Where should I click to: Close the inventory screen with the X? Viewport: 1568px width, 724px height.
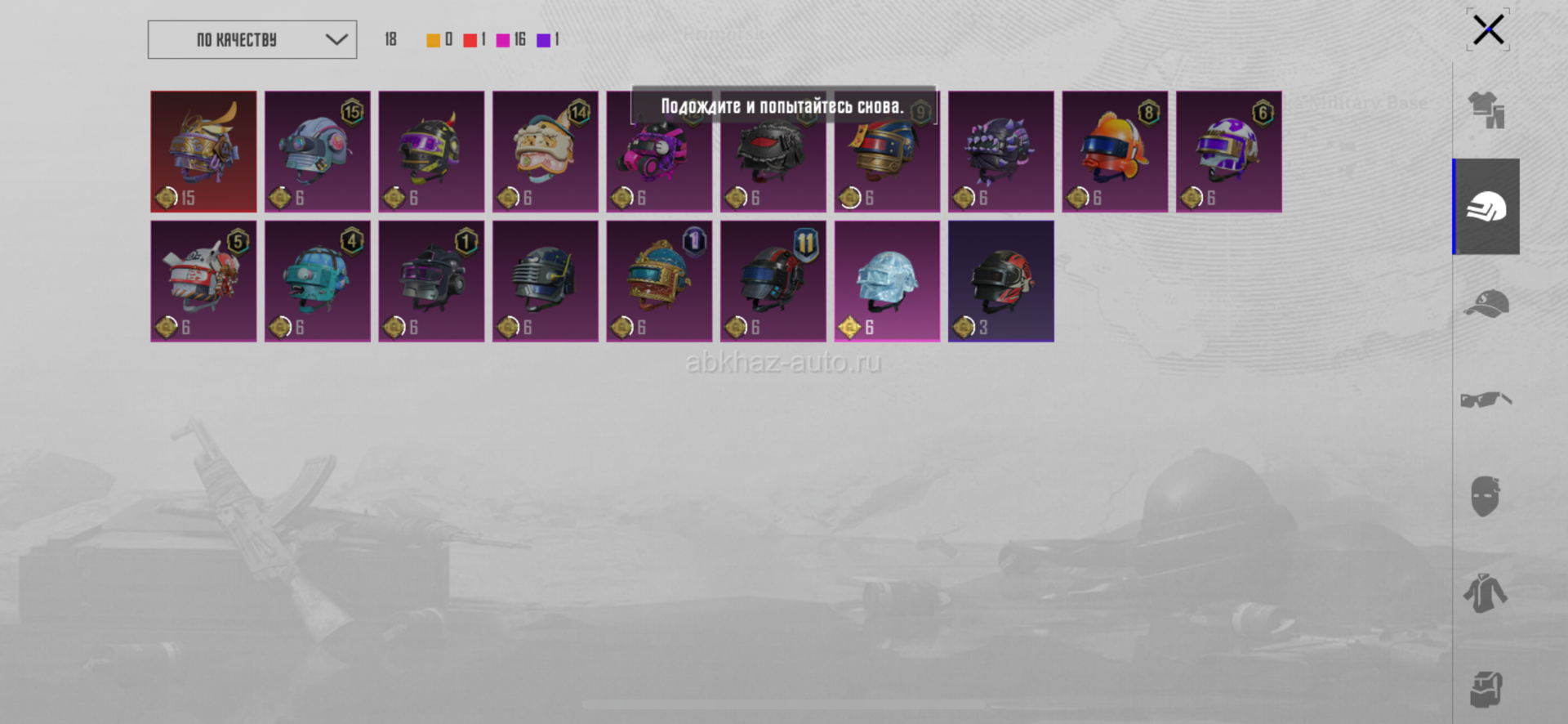coord(1488,31)
